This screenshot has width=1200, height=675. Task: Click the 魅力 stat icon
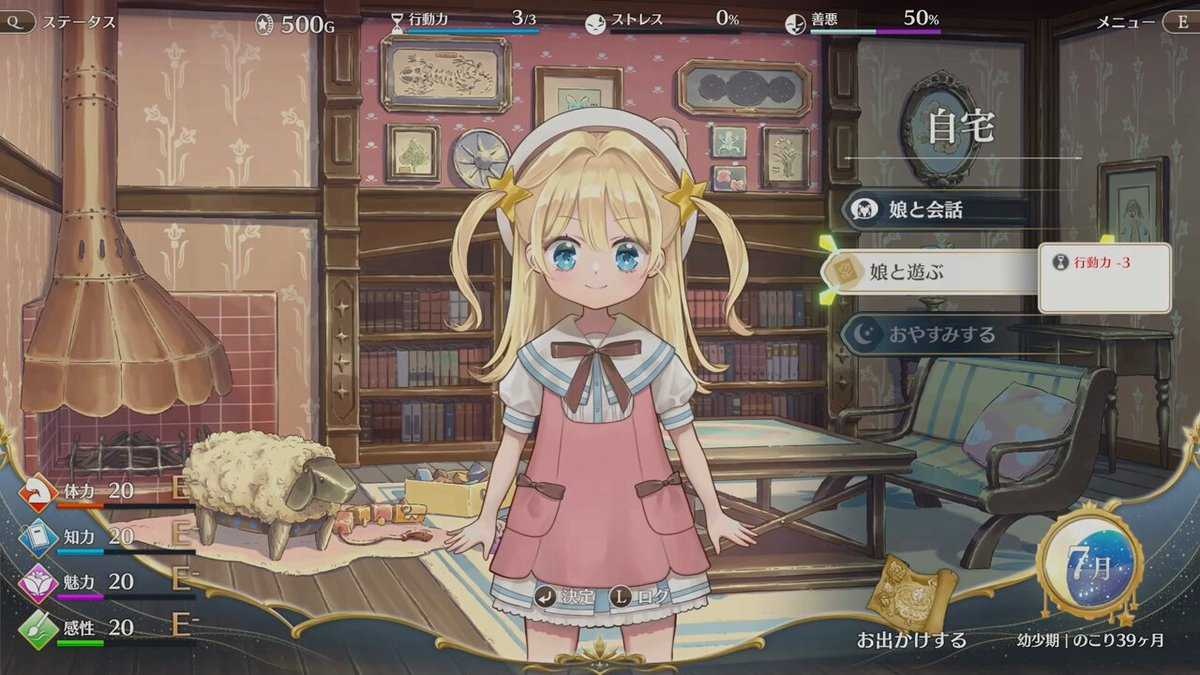tap(39, 582)
